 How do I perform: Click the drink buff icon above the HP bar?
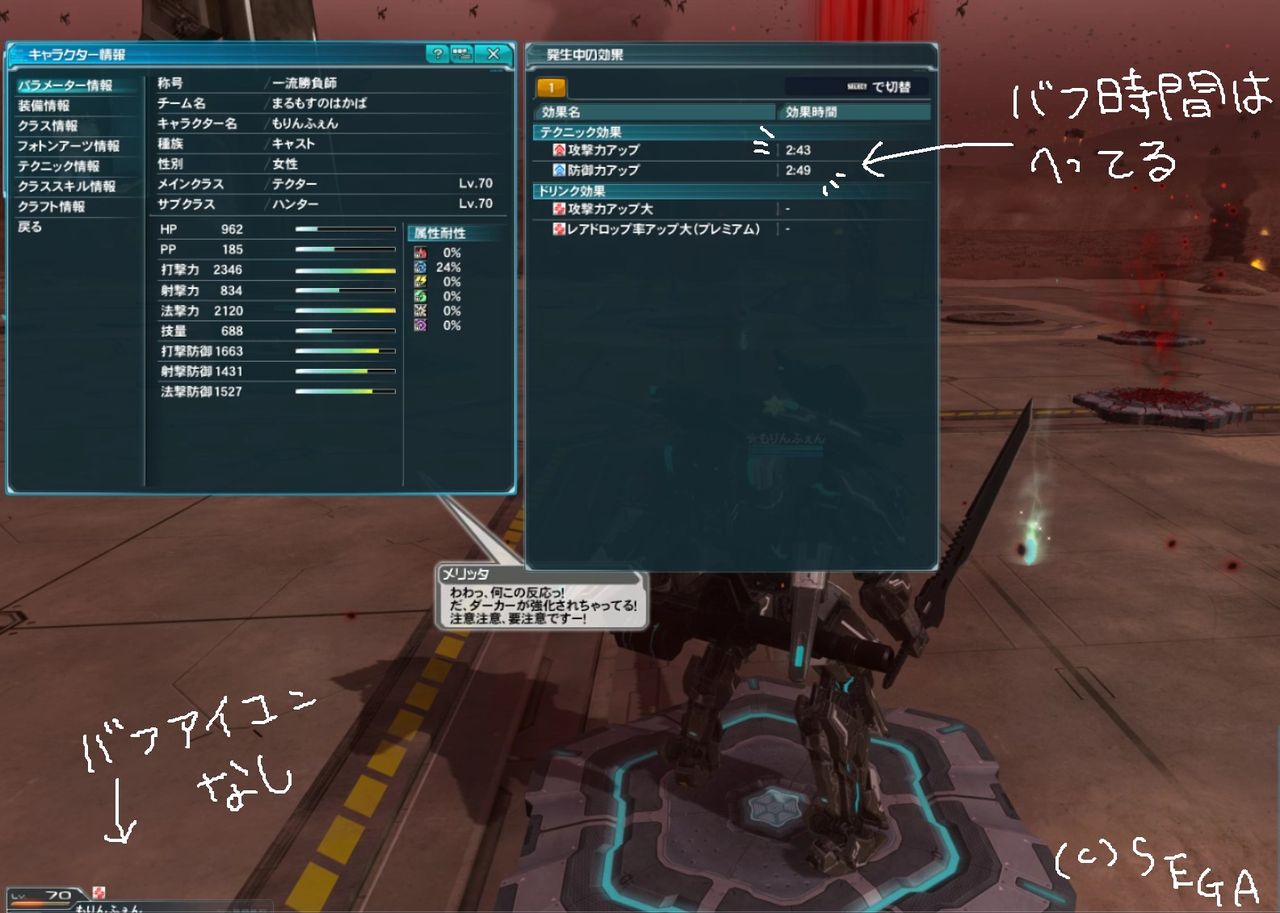(x=99, y=893)
